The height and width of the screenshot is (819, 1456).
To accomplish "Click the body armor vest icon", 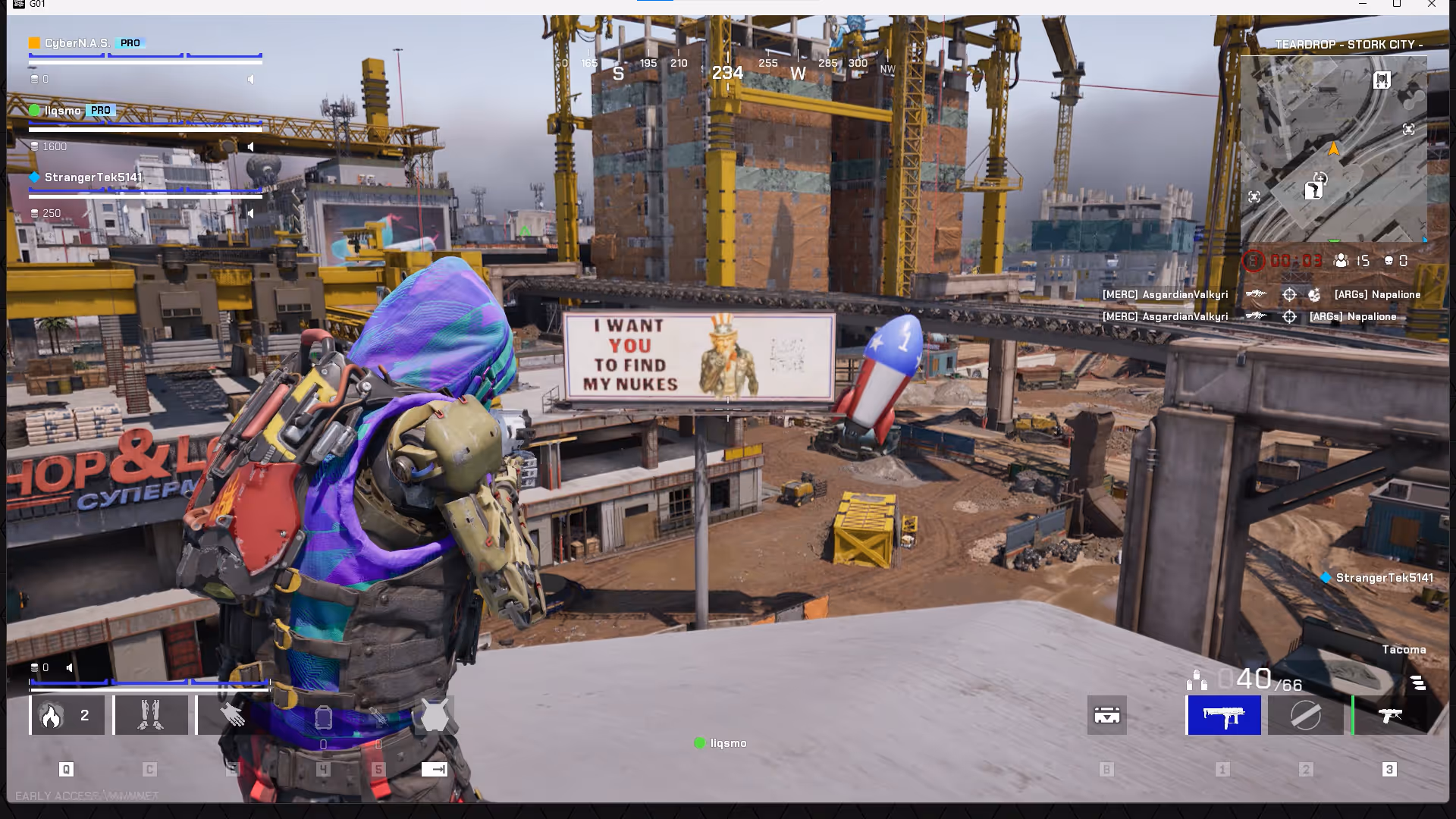I will click(x=435, y=716).
